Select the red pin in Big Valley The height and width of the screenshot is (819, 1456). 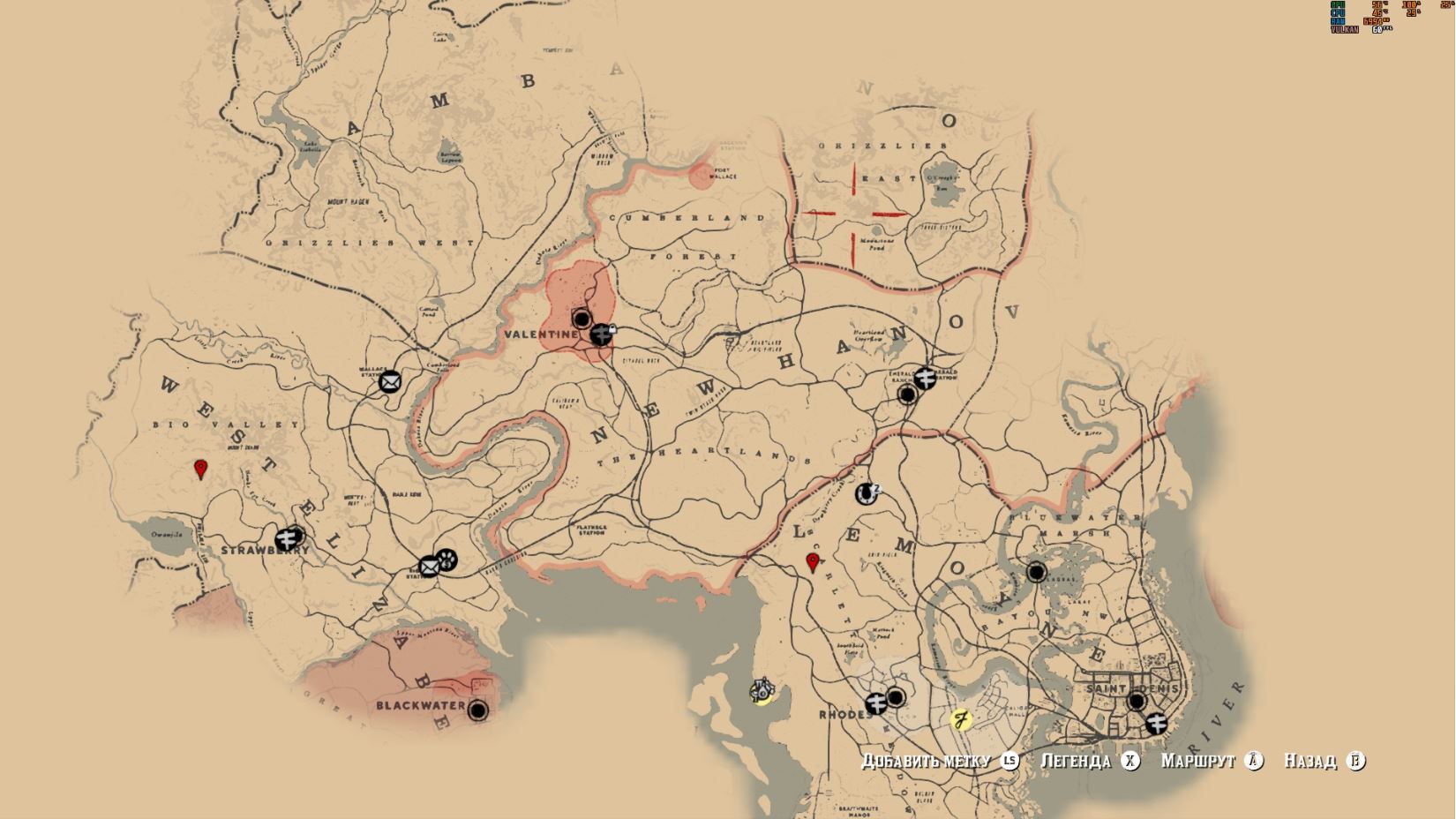(x=200, y=469)
